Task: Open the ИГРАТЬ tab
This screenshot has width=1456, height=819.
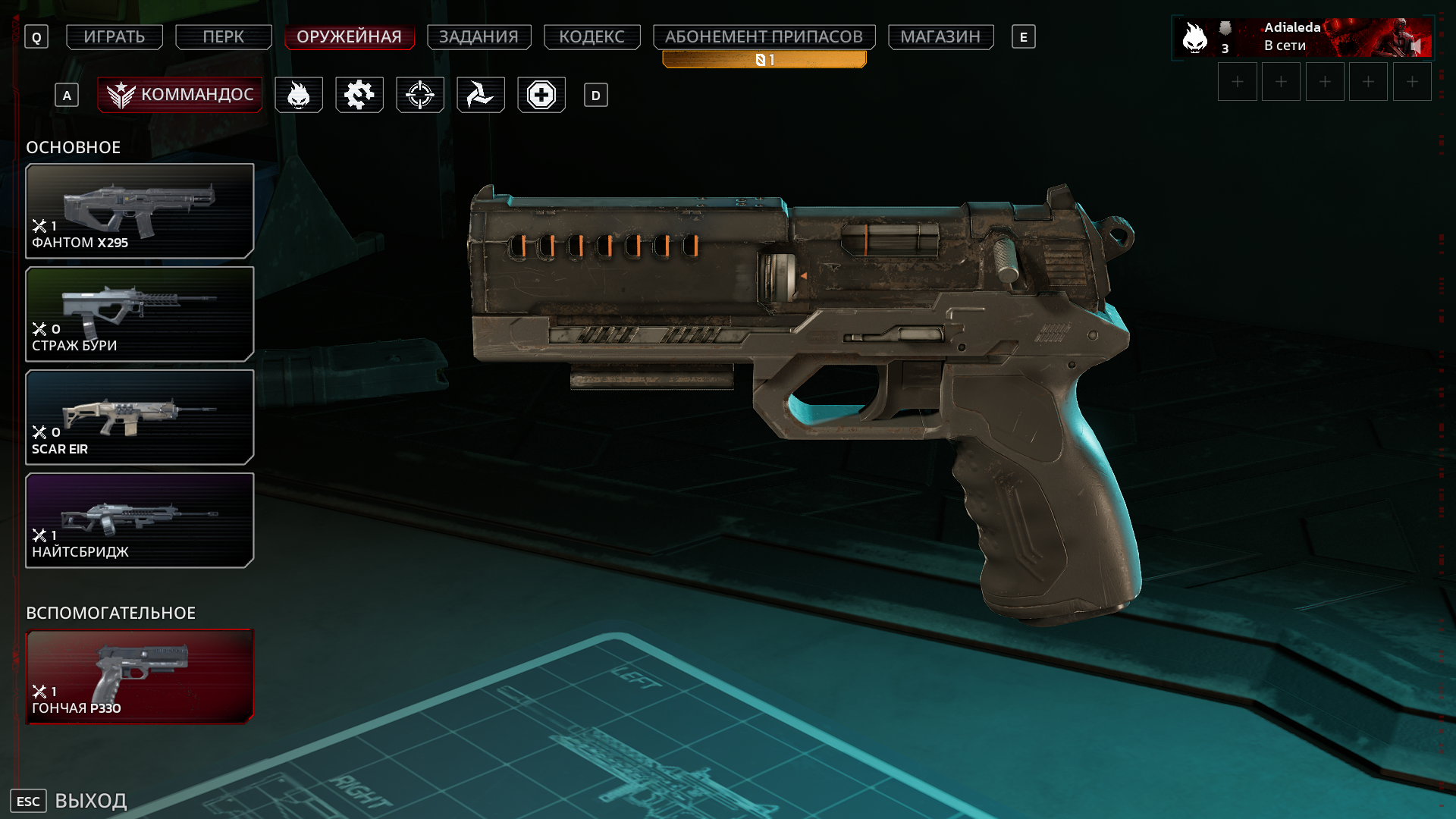Action: [115, 36]
